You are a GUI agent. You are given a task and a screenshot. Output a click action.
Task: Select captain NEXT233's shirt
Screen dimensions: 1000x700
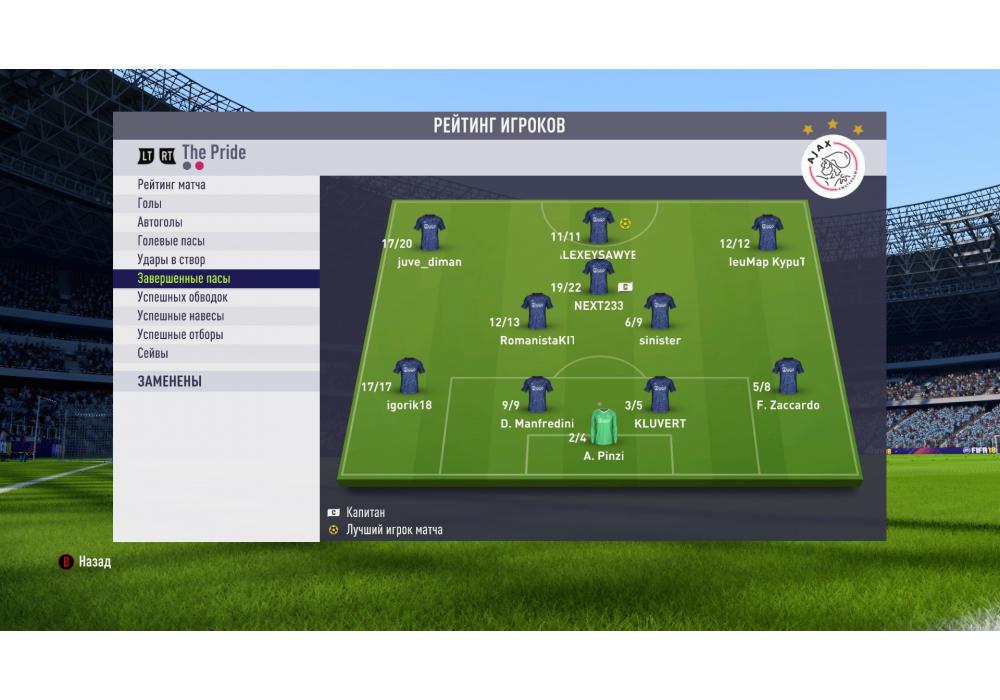(598, 277)
